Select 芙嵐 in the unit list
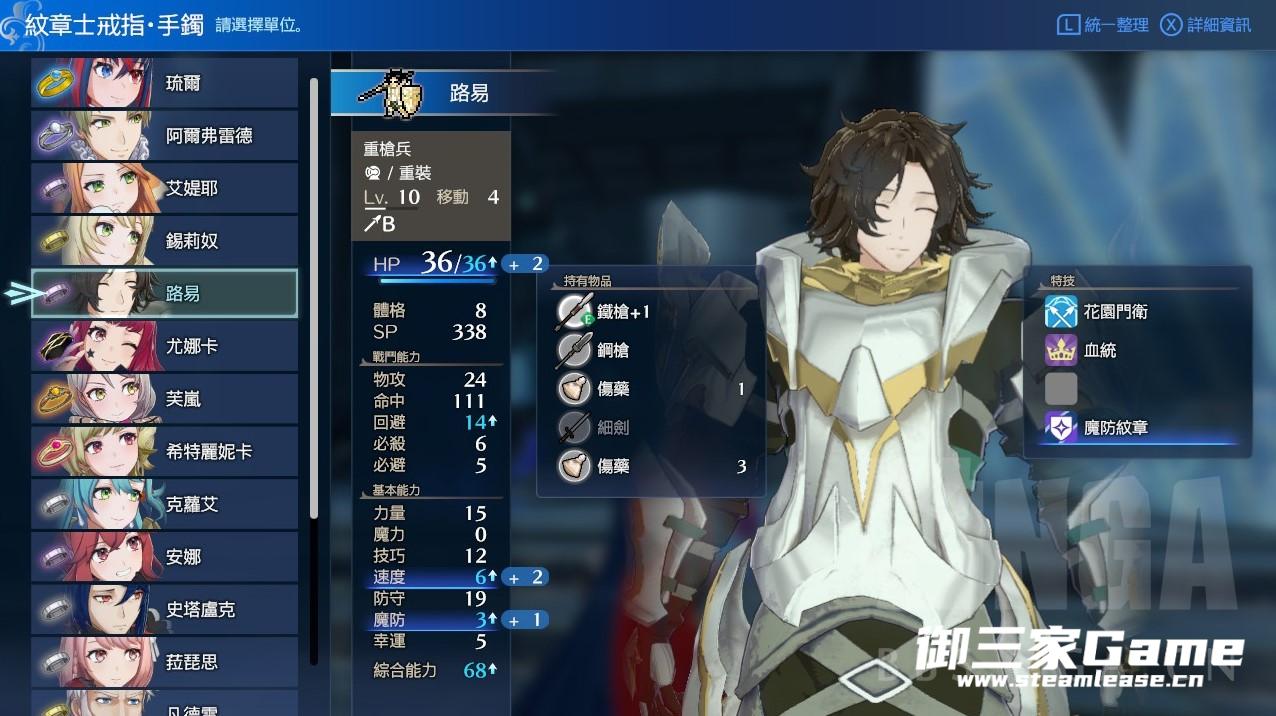 tap(165, 399)
